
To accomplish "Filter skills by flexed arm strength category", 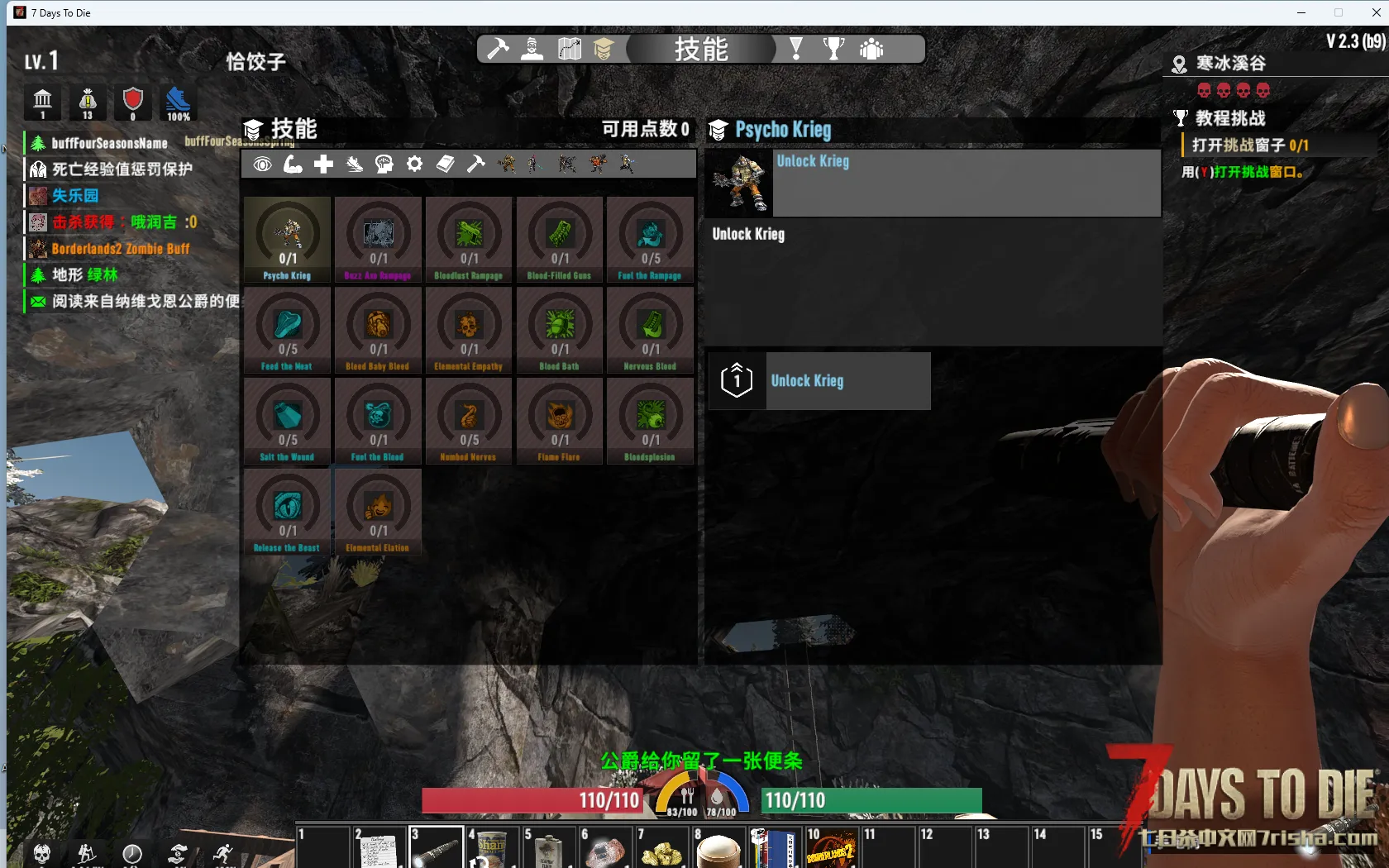I will pyautogui.click(x=293, y=165).
